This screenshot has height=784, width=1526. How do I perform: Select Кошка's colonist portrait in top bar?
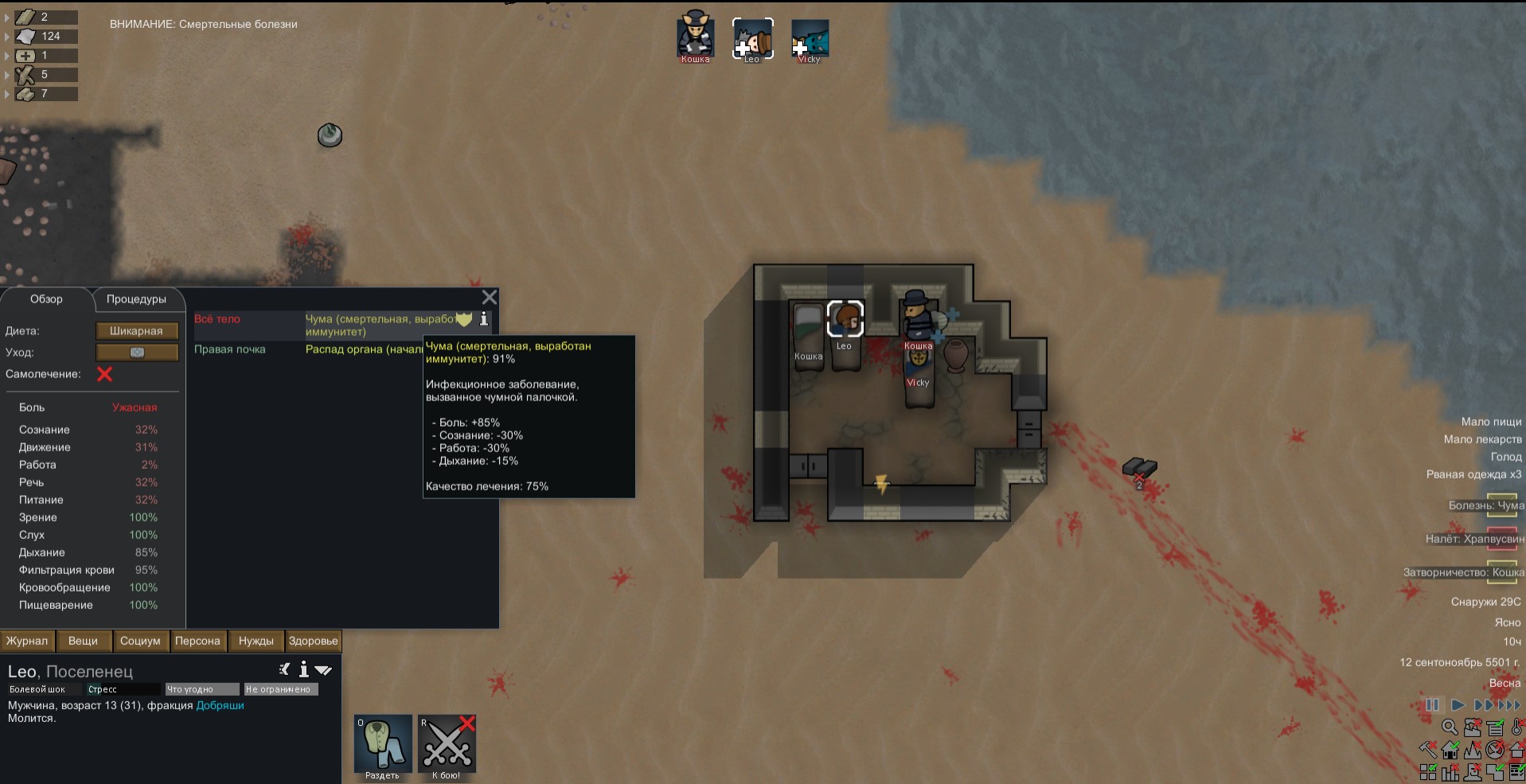tap(695, 38)
